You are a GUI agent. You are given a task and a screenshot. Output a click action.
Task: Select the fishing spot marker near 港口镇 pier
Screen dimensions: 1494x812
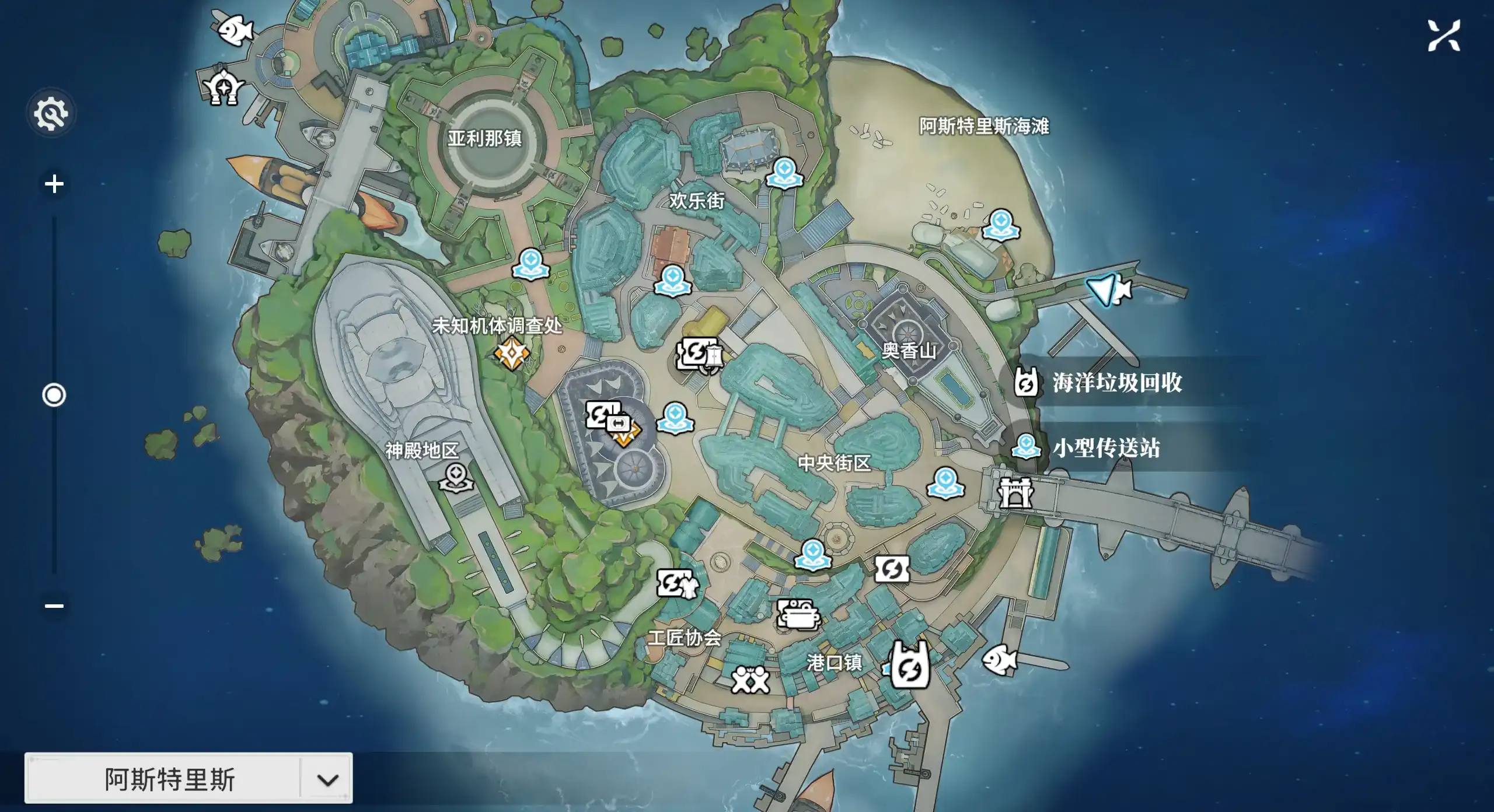(x=999, y=660)
